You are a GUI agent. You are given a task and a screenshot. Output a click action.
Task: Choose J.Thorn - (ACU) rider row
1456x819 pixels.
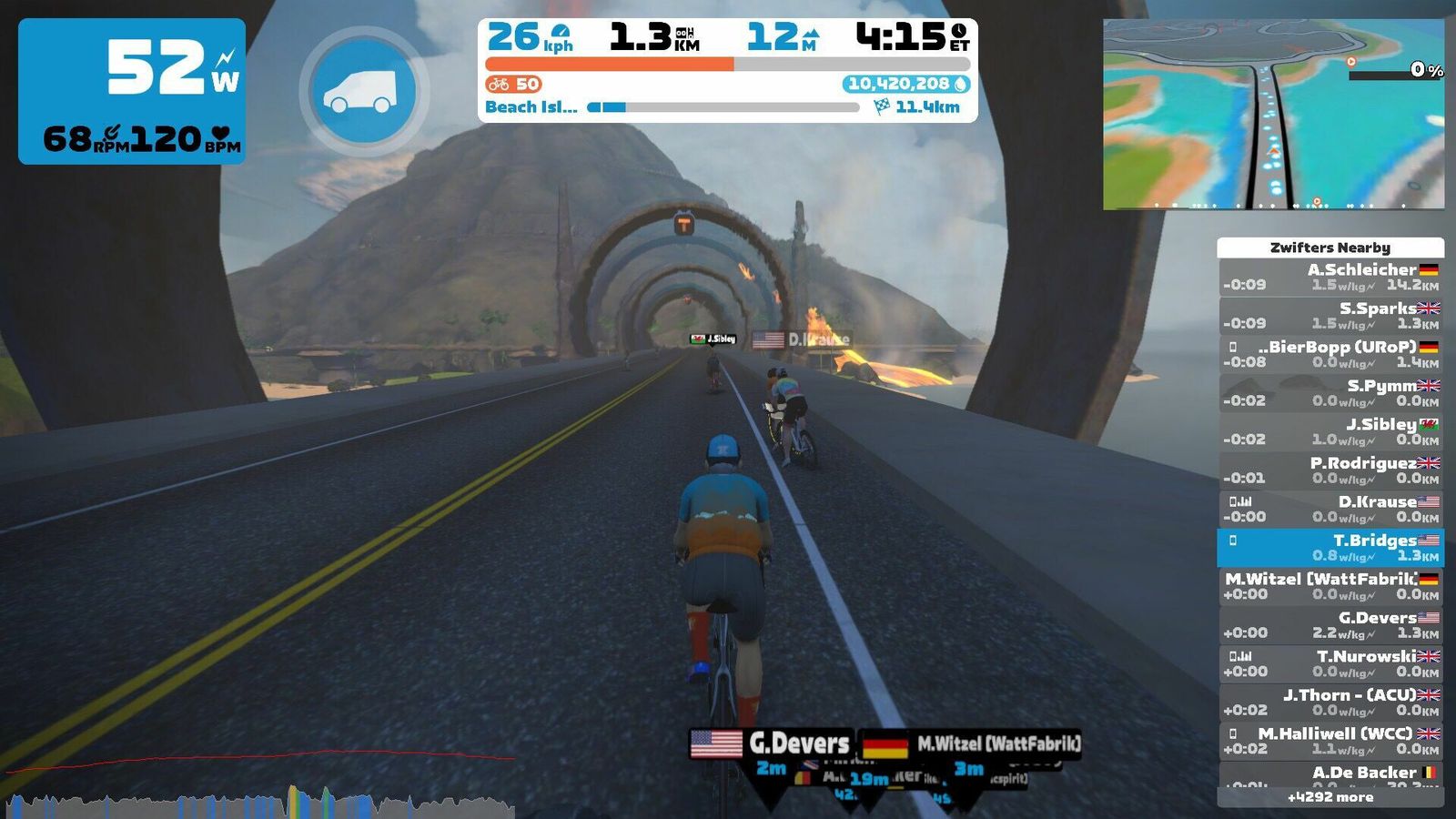(1330, 703)
